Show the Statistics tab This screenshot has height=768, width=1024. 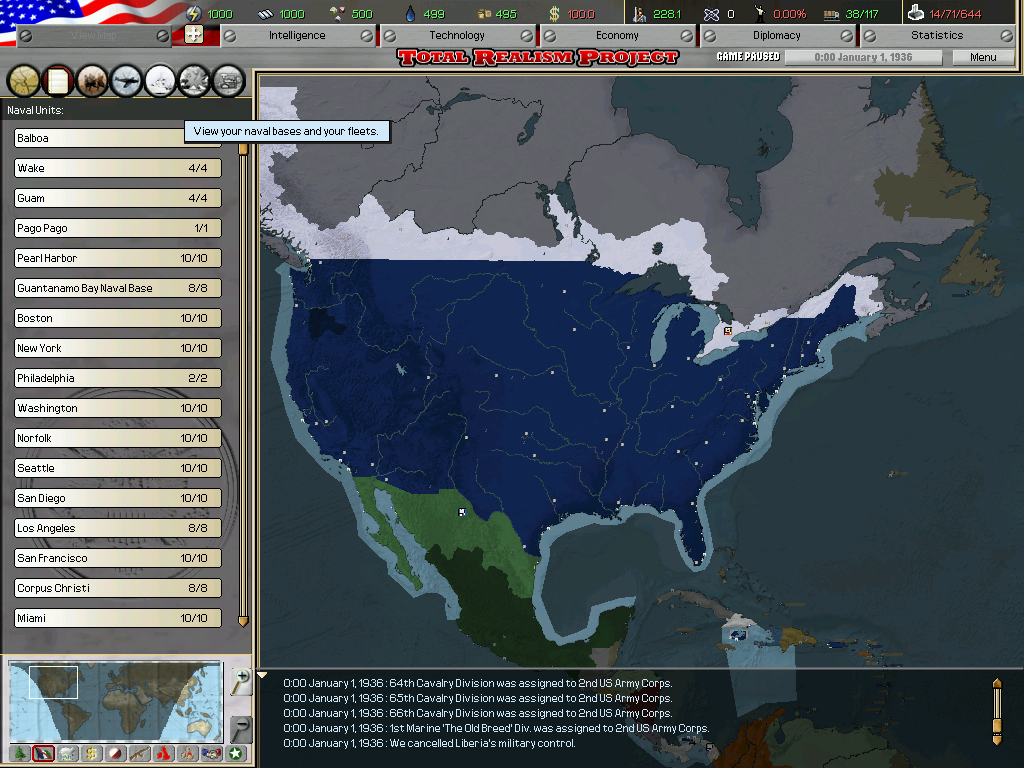pyautogui.click(x=937, y=35)
